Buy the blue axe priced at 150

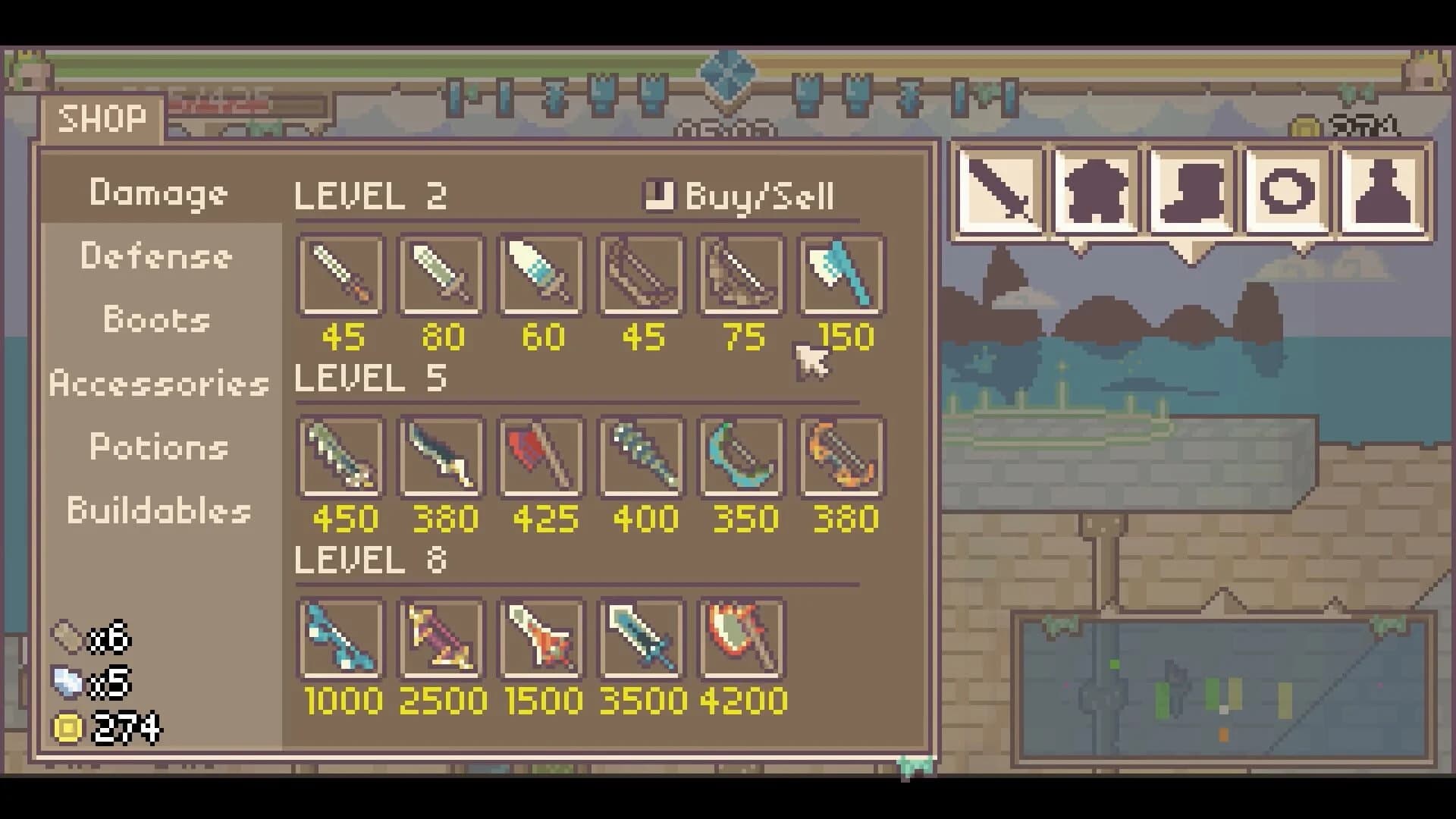point(842,275)
